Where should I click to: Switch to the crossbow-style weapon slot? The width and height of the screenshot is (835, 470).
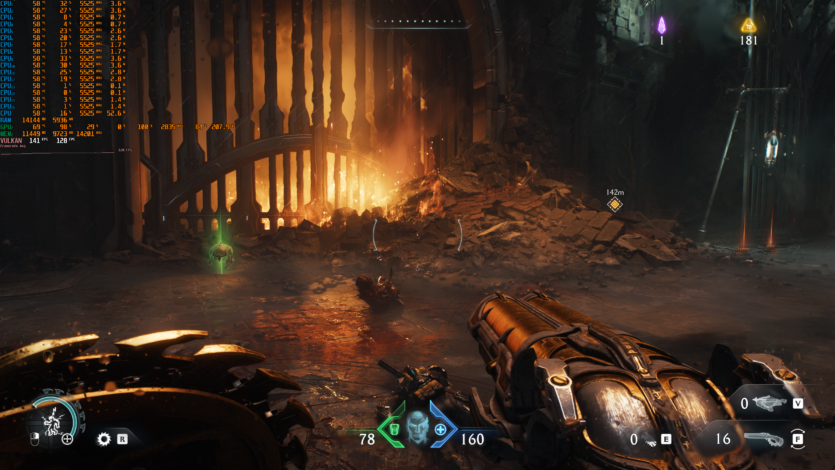coord(768,403)
